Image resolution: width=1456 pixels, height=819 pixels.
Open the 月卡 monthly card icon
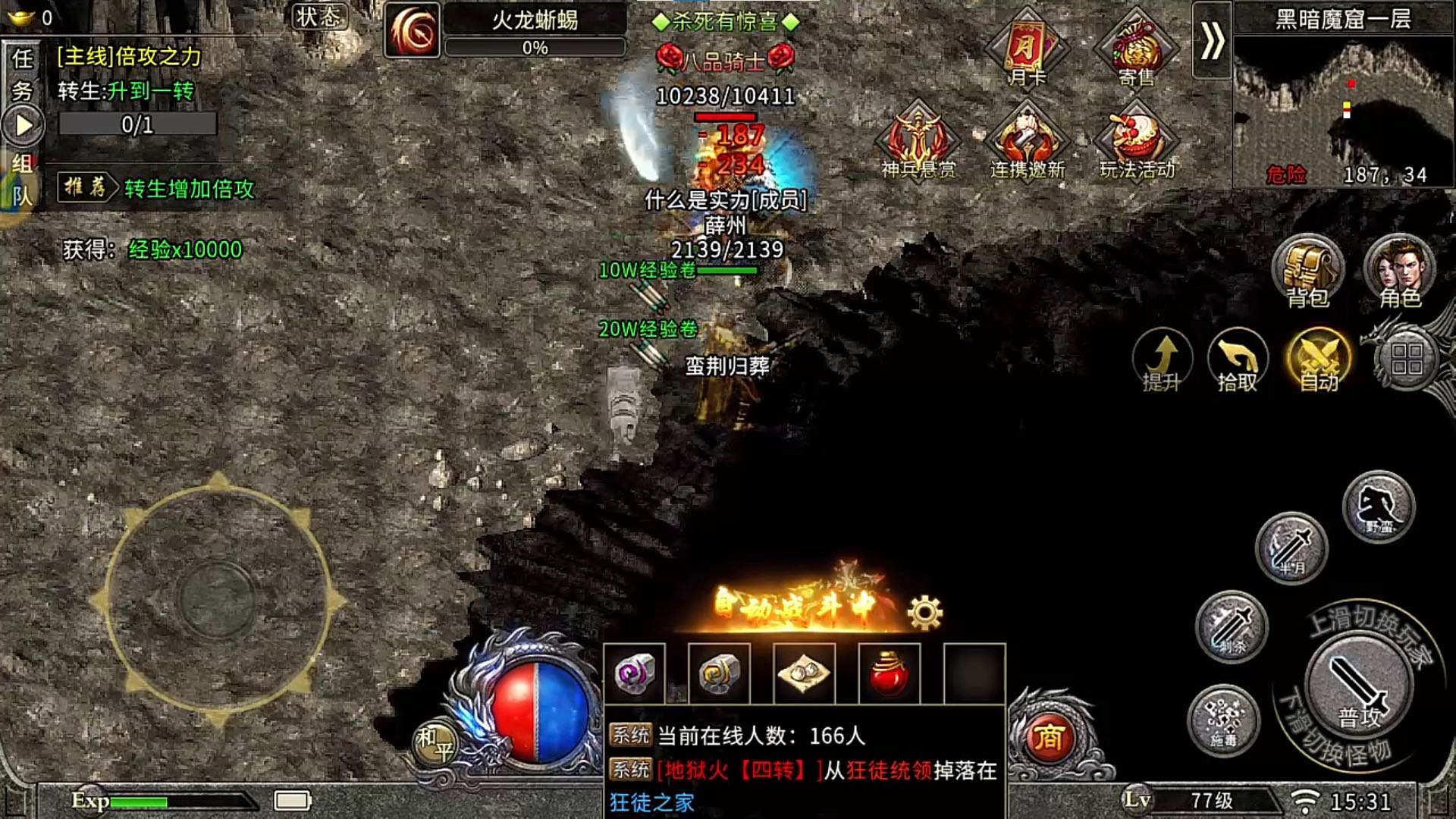click(1027, 49)
